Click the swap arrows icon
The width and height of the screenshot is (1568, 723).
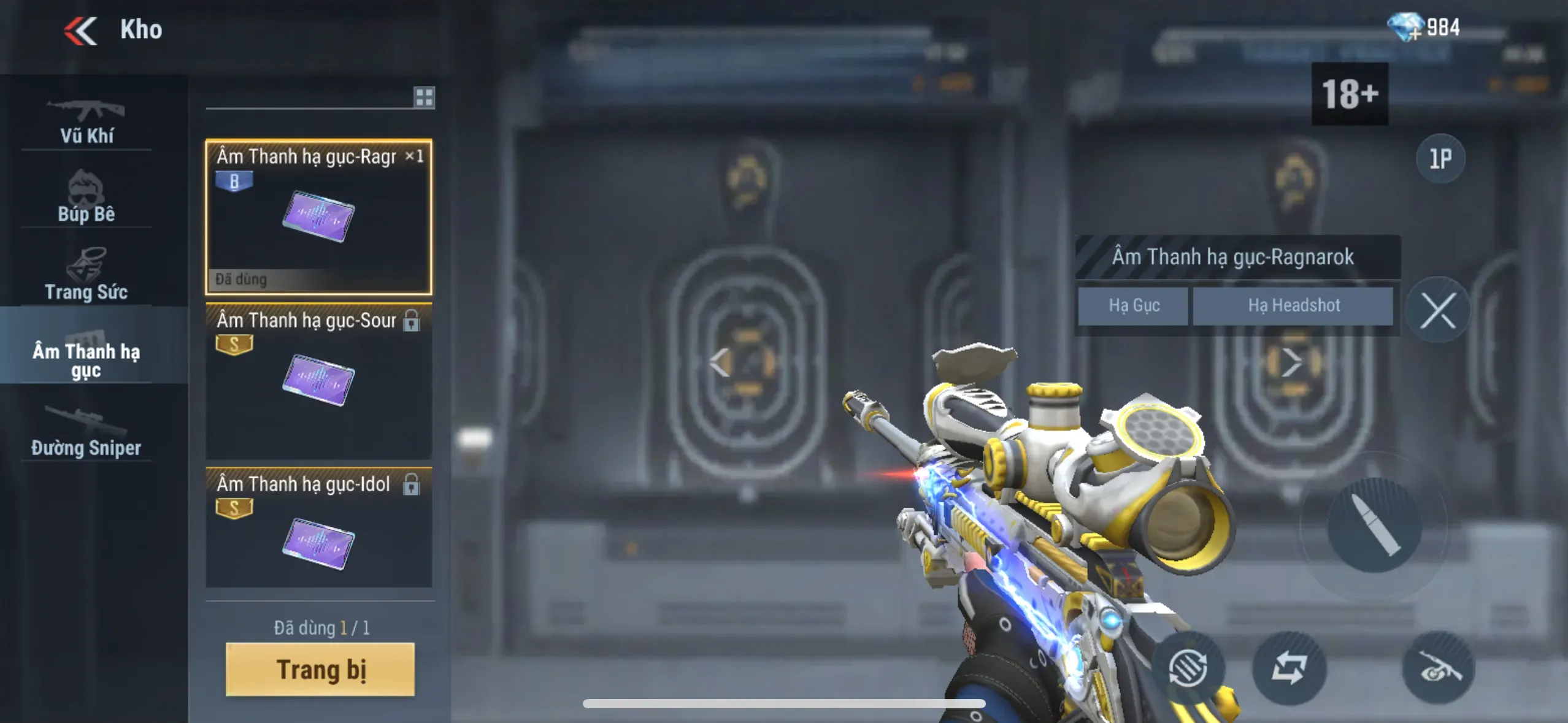tap(1289, 667)
